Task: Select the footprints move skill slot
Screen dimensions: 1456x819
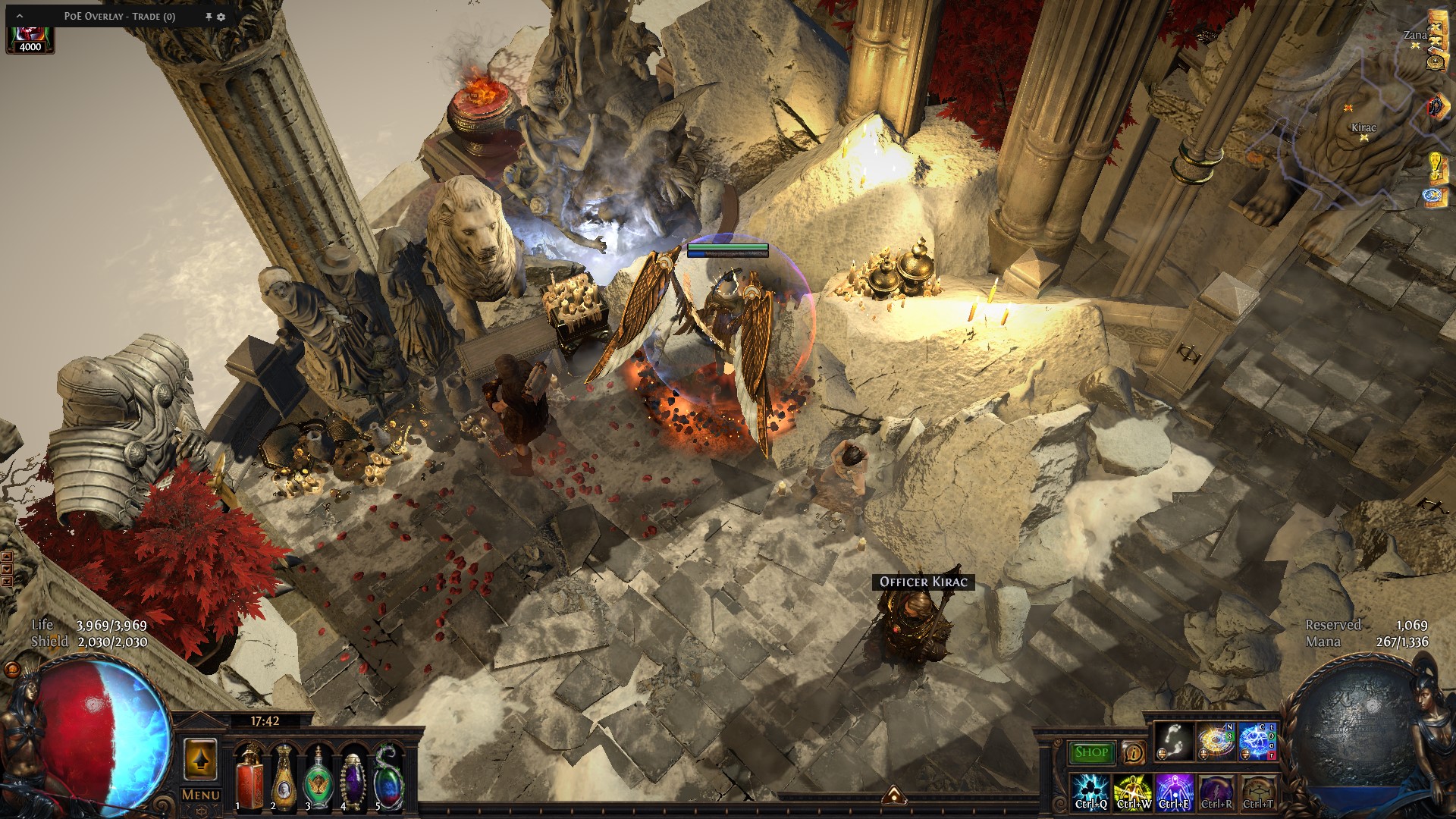Action: point(1174,741)
